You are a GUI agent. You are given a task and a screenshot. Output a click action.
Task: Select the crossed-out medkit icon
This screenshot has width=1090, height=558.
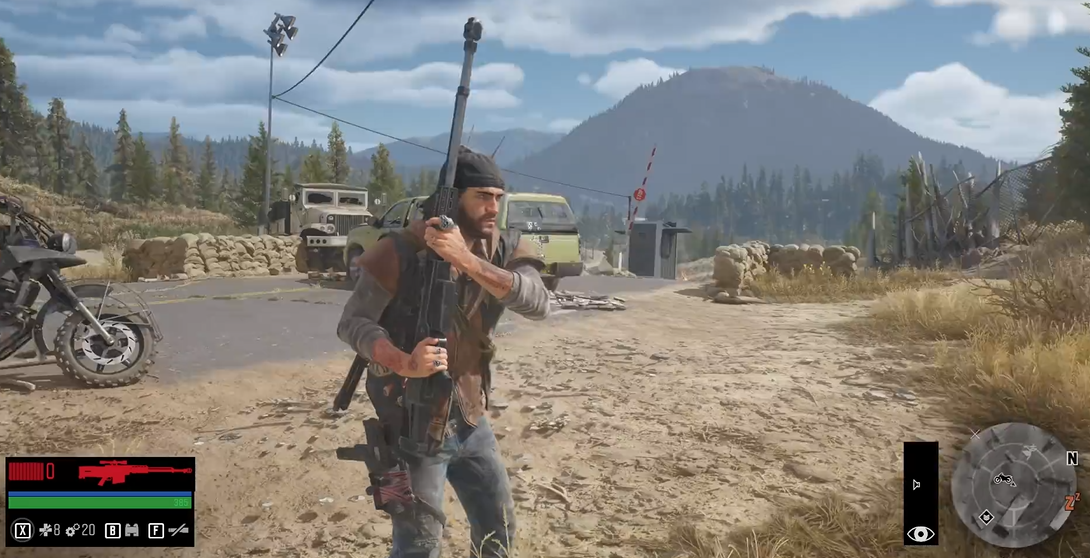click(46, 530)
